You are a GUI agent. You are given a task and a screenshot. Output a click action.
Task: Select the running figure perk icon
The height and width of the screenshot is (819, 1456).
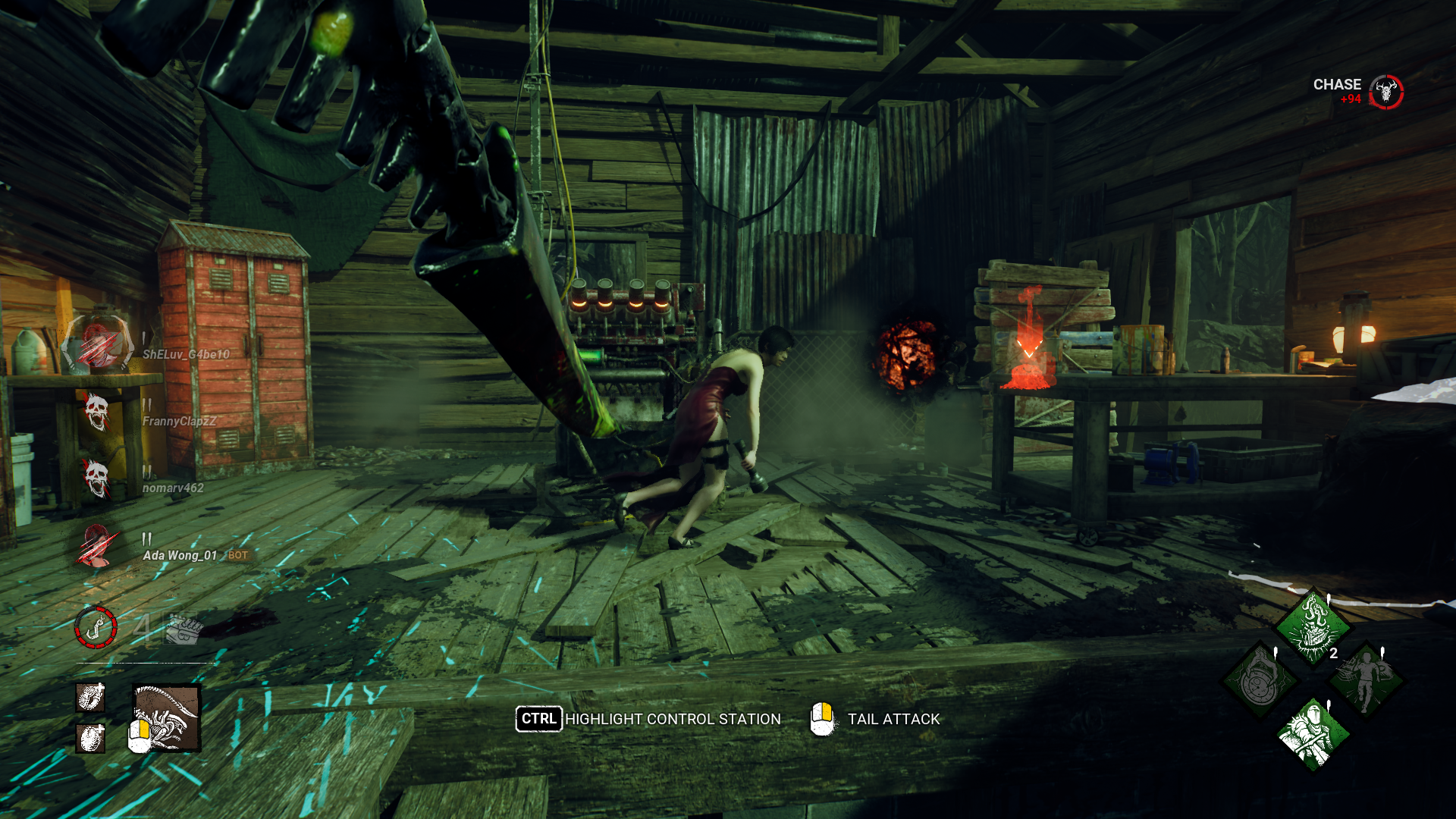[1365, 680]
